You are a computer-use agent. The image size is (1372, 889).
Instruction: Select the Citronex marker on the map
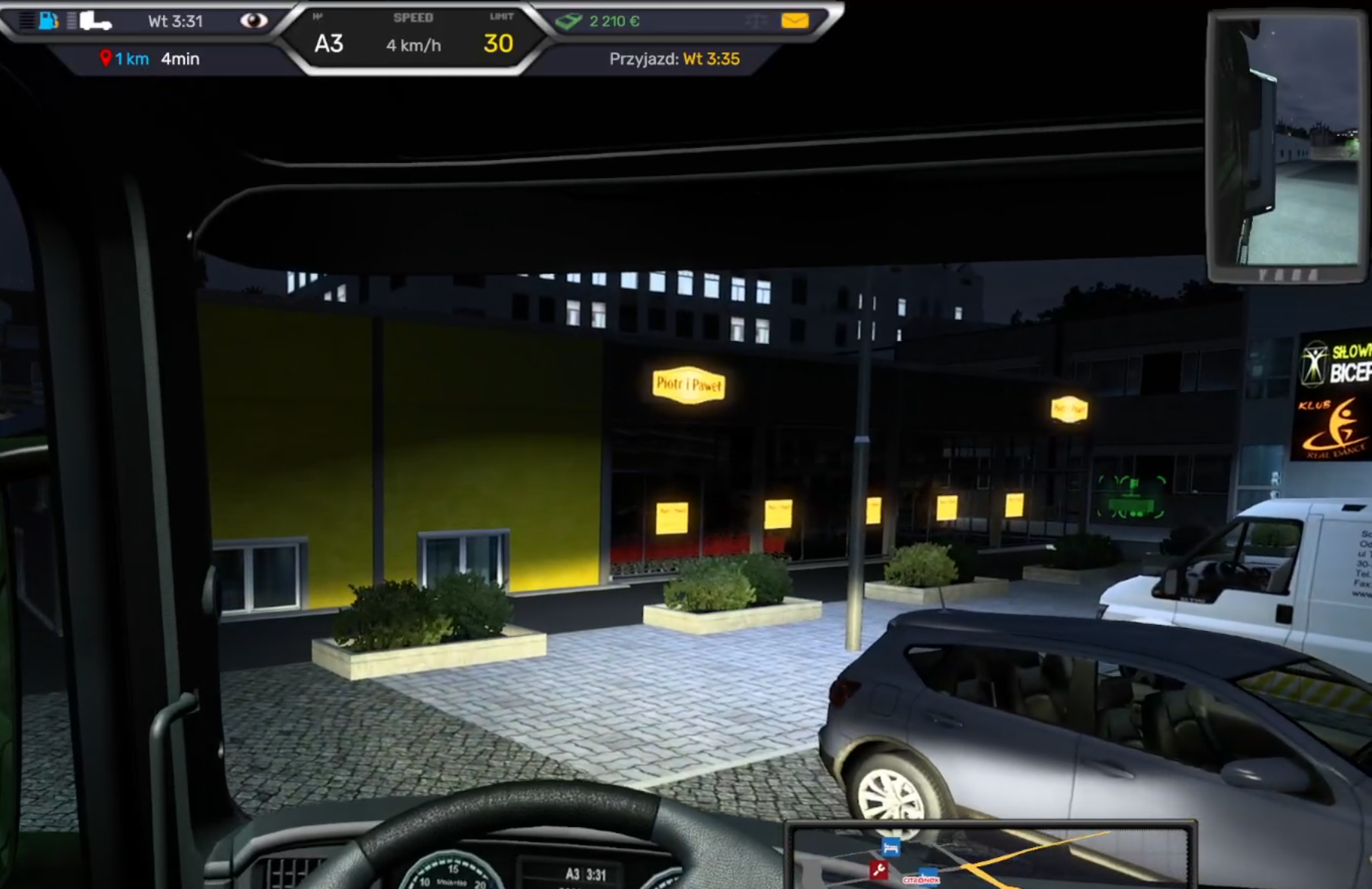click(922, 878)
